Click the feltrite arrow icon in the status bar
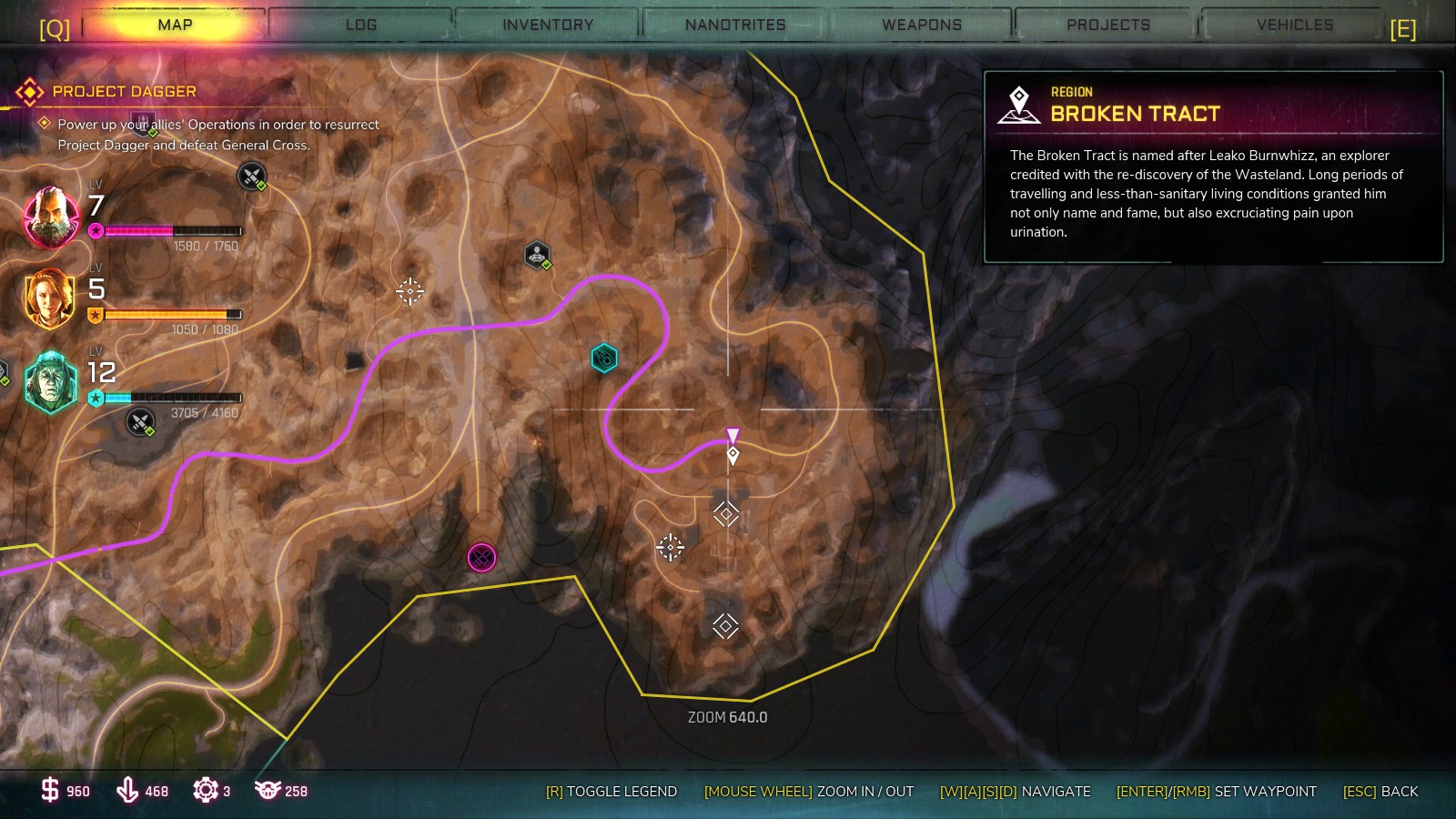The image size is (1456, 819). pyautogui.click(x=128, y=791)
